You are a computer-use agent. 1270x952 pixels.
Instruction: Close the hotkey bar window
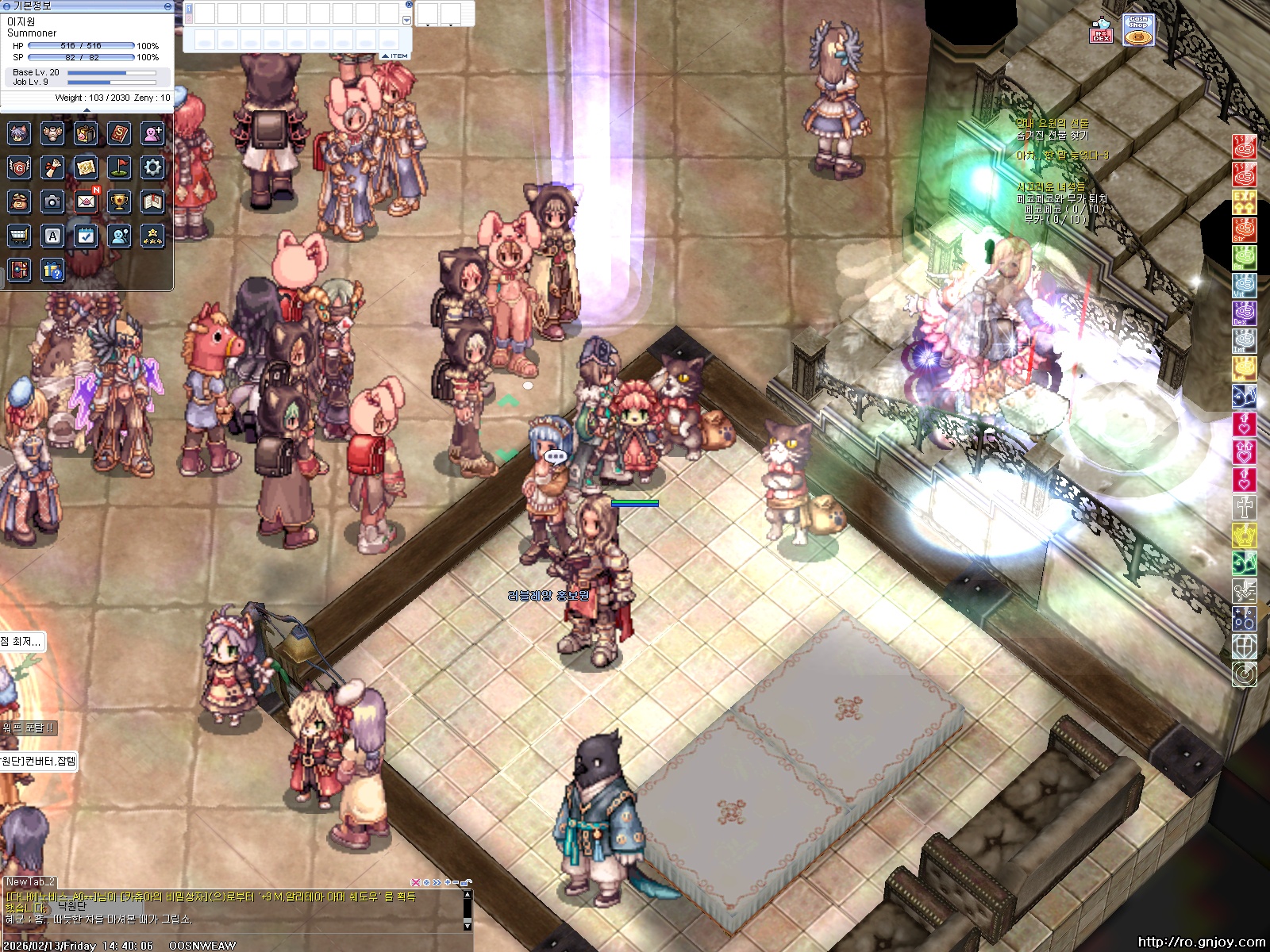pyautogui.click(x=409, y=5)
